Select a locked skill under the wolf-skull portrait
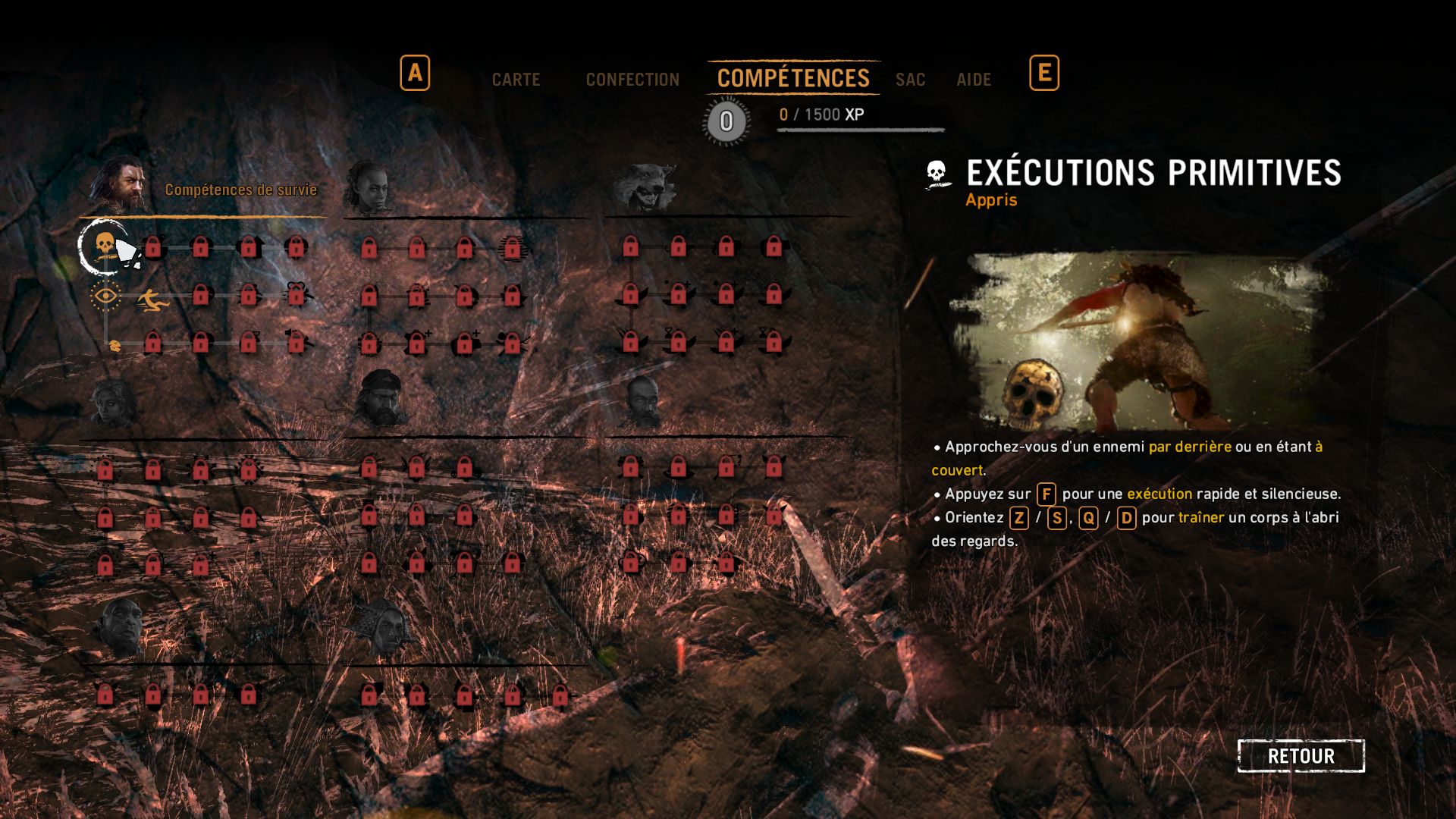1456x819 pixels. pyautogui.click(x=630, y=246)
